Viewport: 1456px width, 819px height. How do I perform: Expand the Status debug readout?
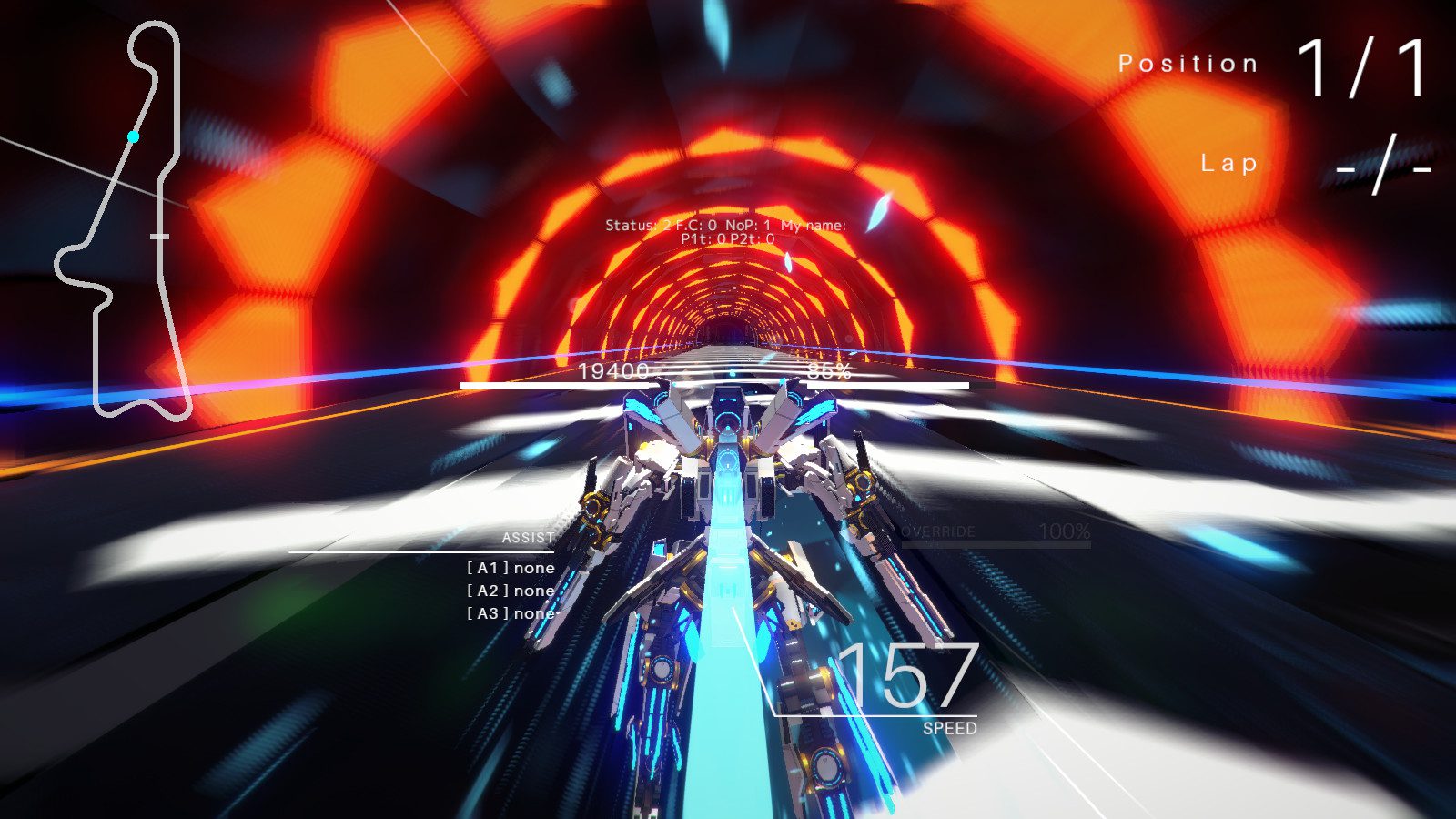637,223
